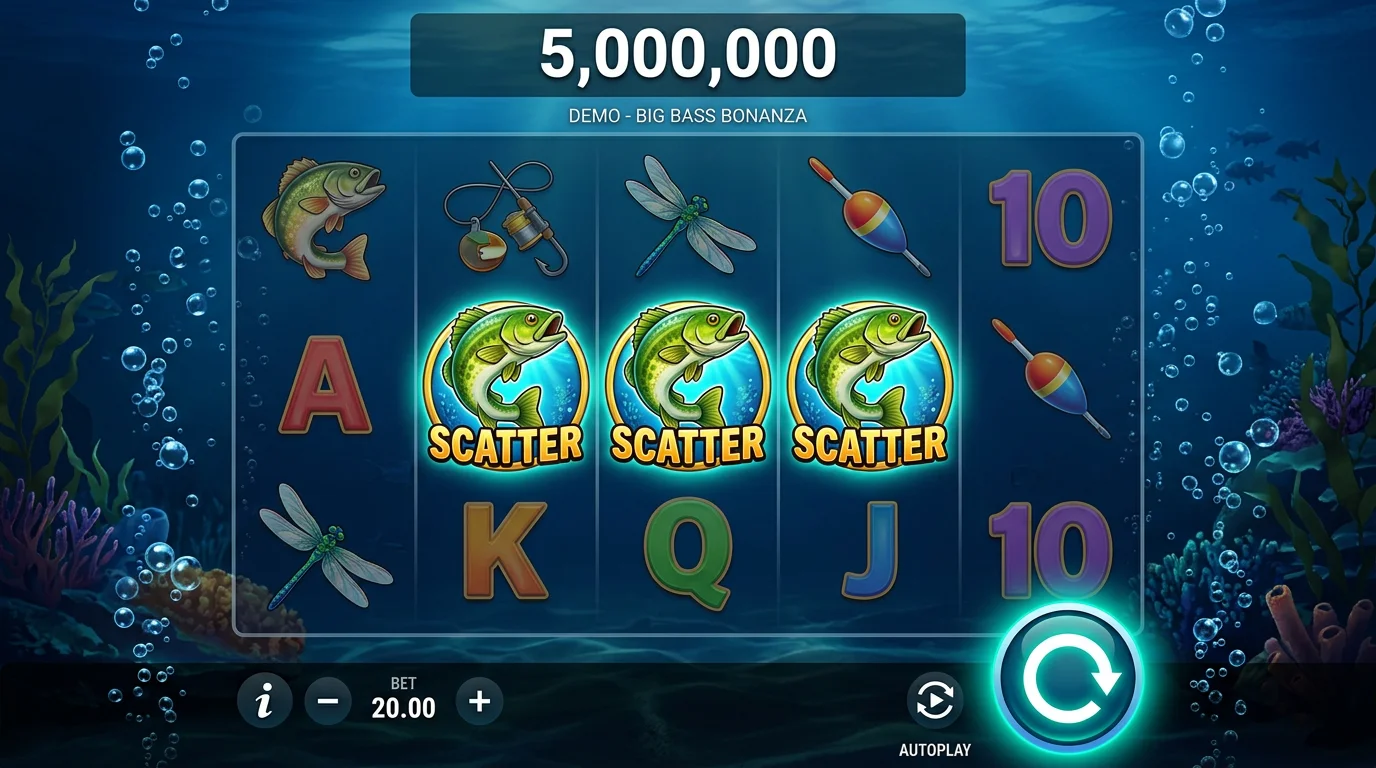
Task: Click the plus button to increase bet
Action: click(478, 700)
